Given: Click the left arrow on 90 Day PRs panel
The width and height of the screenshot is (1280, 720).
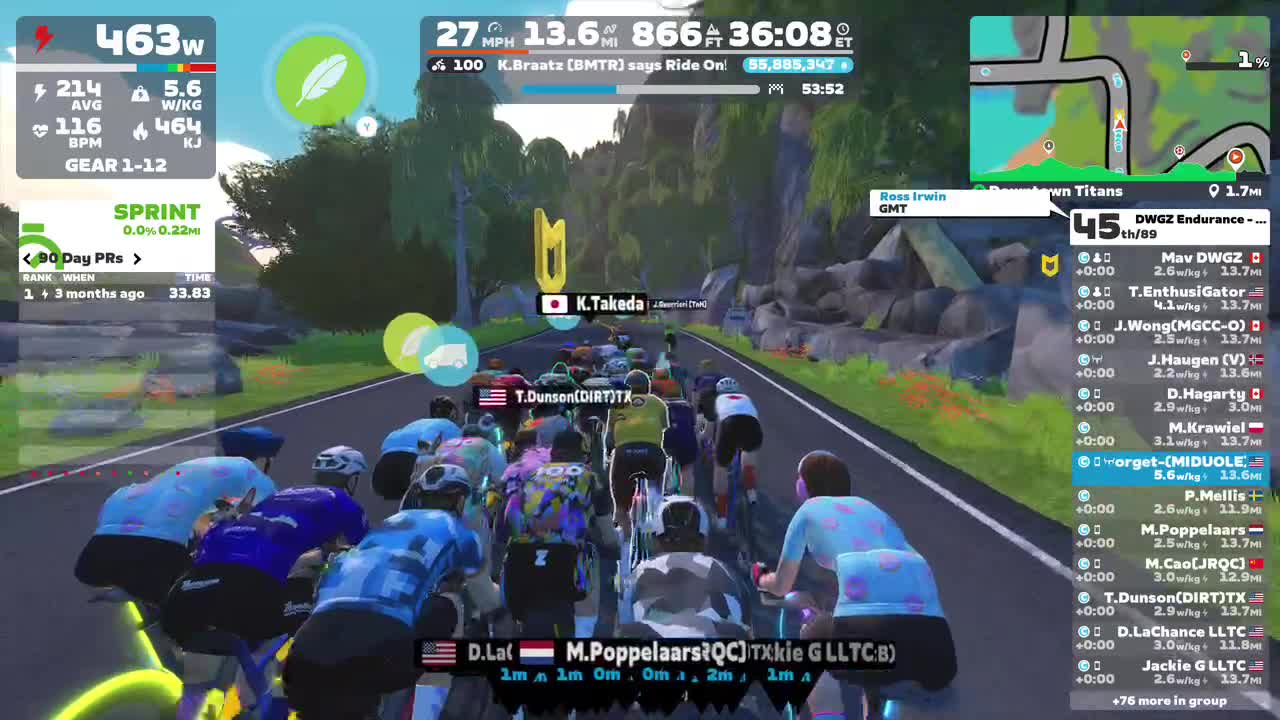Looking at the screenshot, I should (26, 258).
